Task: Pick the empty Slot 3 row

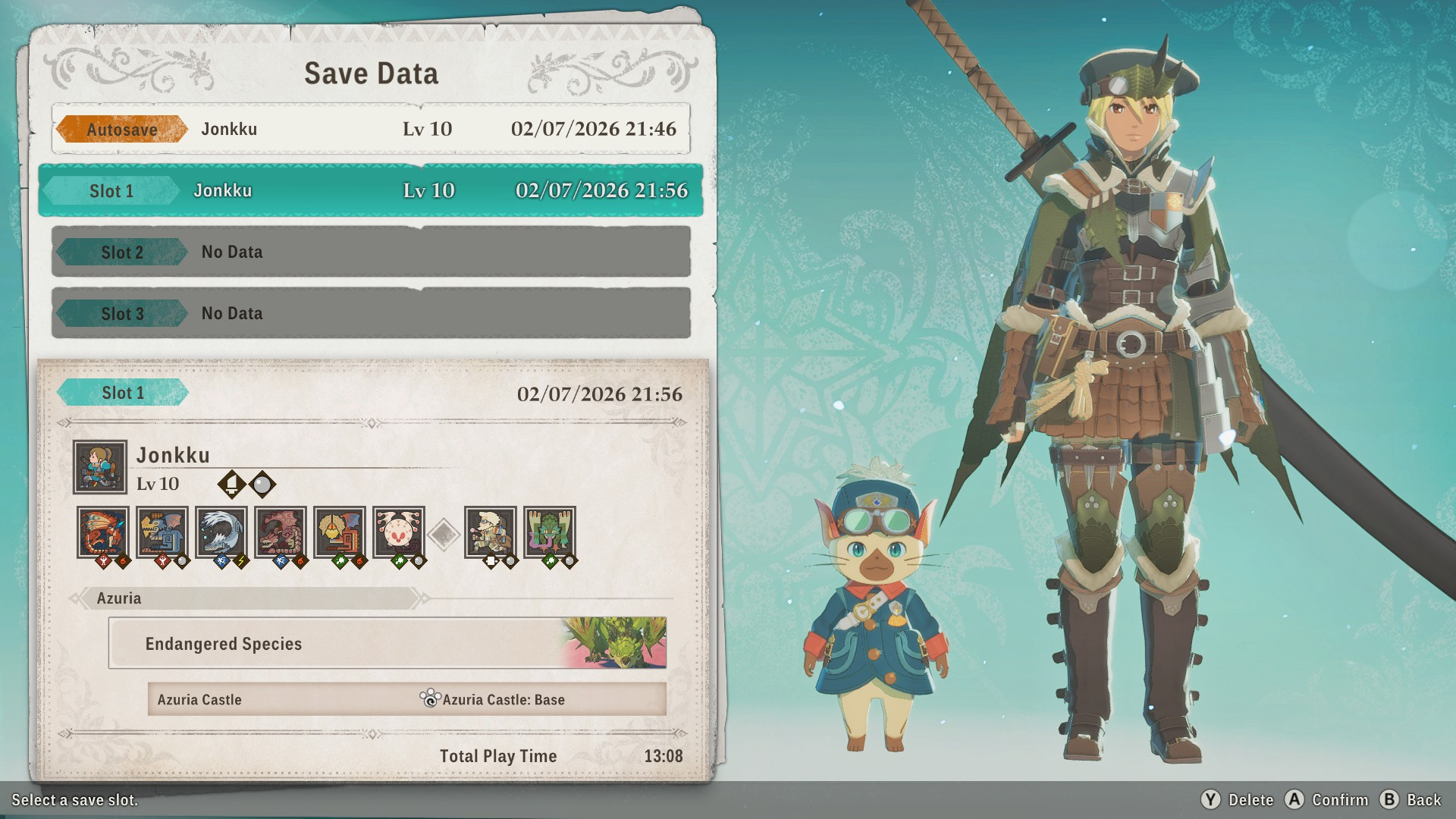Action: 371,313
